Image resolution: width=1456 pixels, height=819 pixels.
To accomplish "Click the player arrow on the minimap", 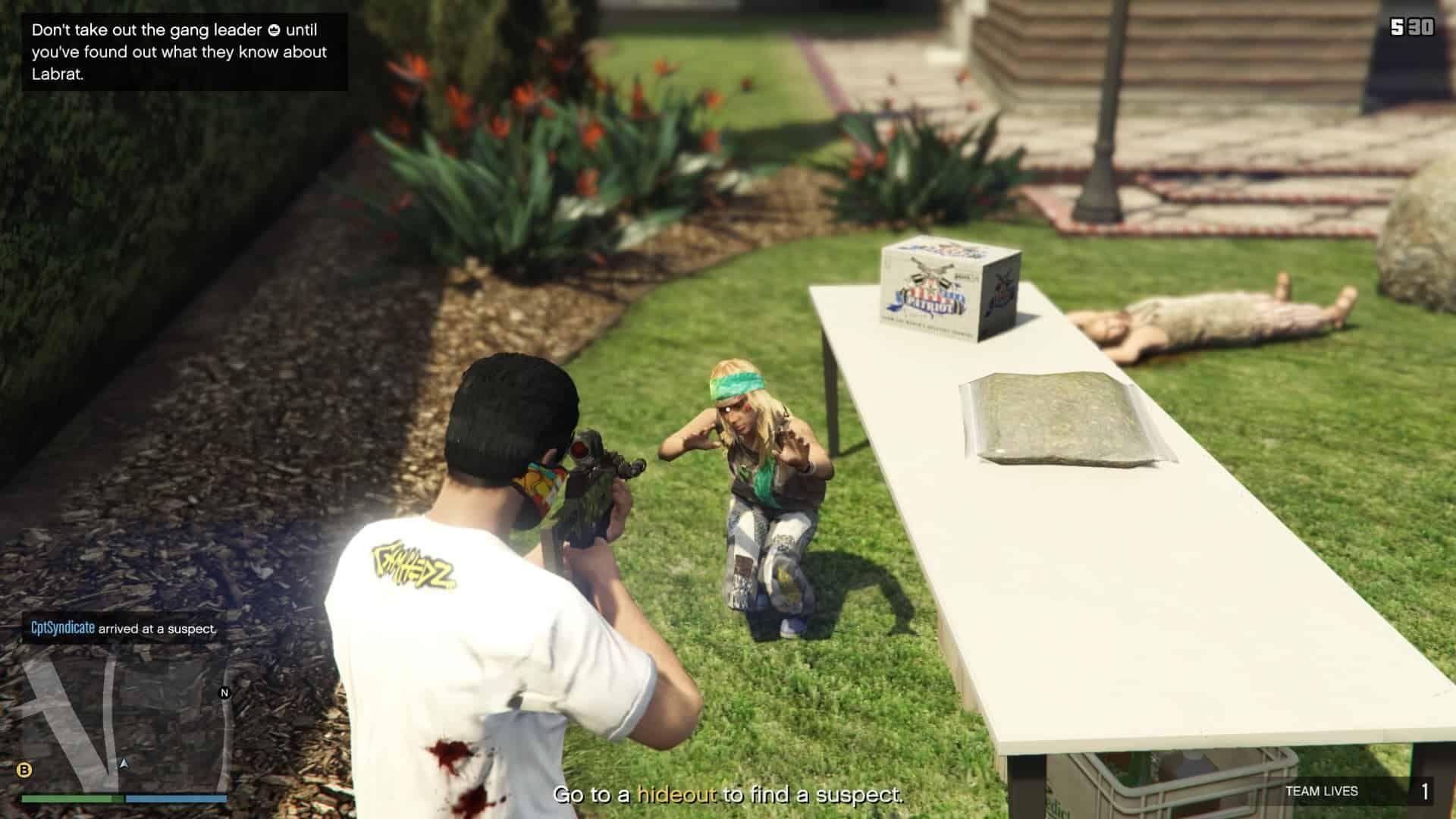I will click(124, 763).
